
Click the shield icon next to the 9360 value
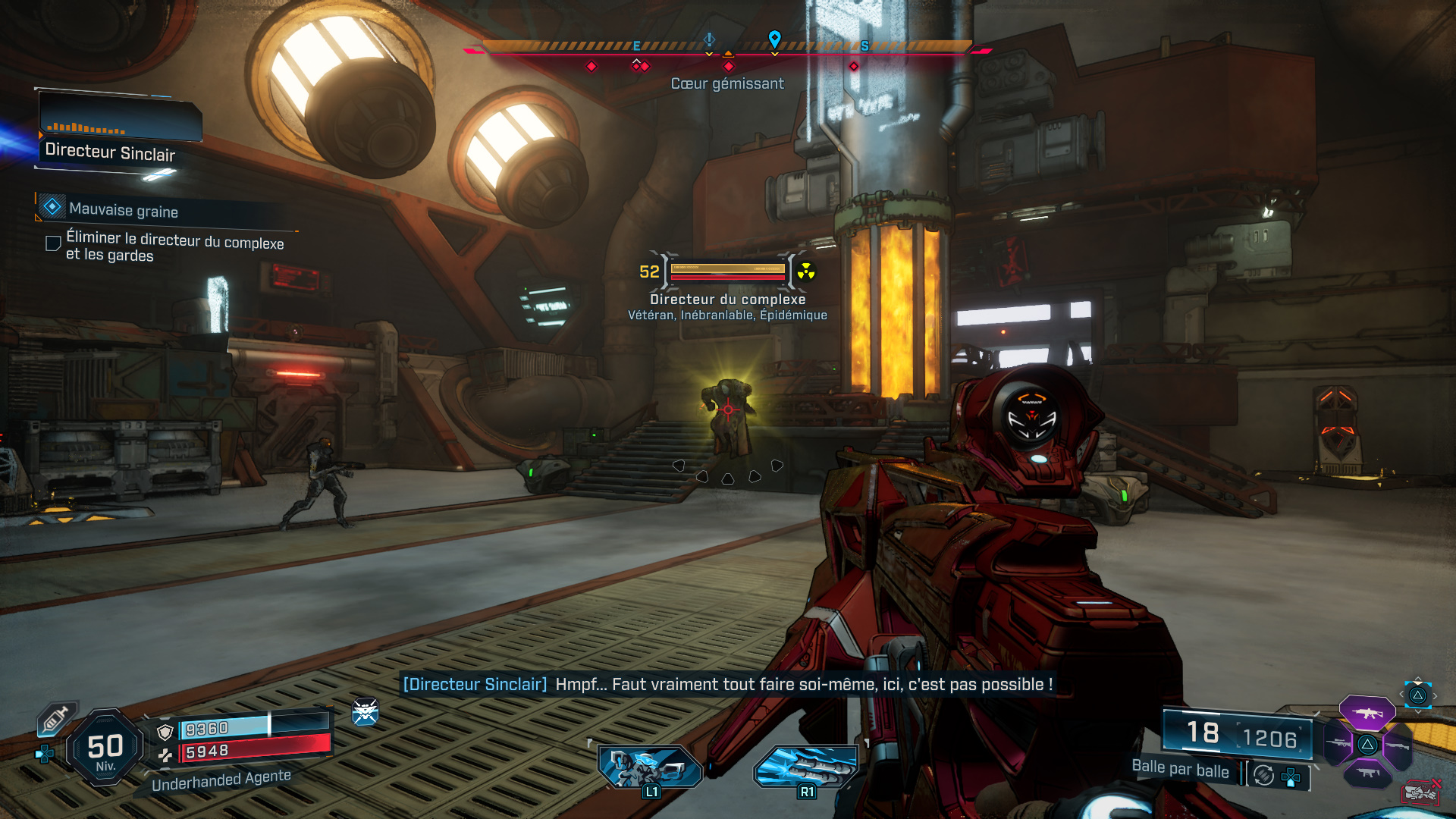[165, 731]
